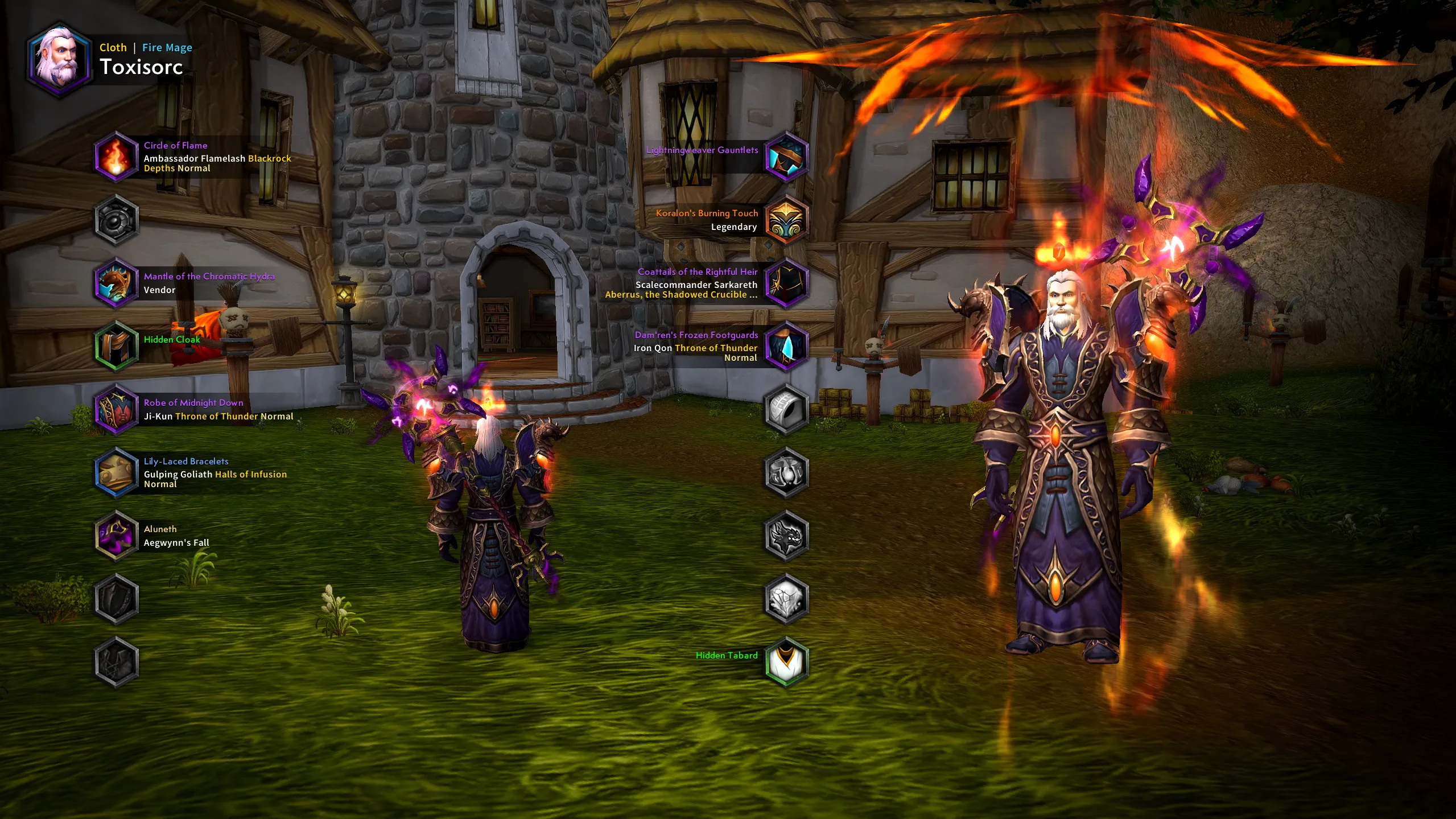
Task: Select the Circle of Flame head slot
Action: click(x=116, y=157)
